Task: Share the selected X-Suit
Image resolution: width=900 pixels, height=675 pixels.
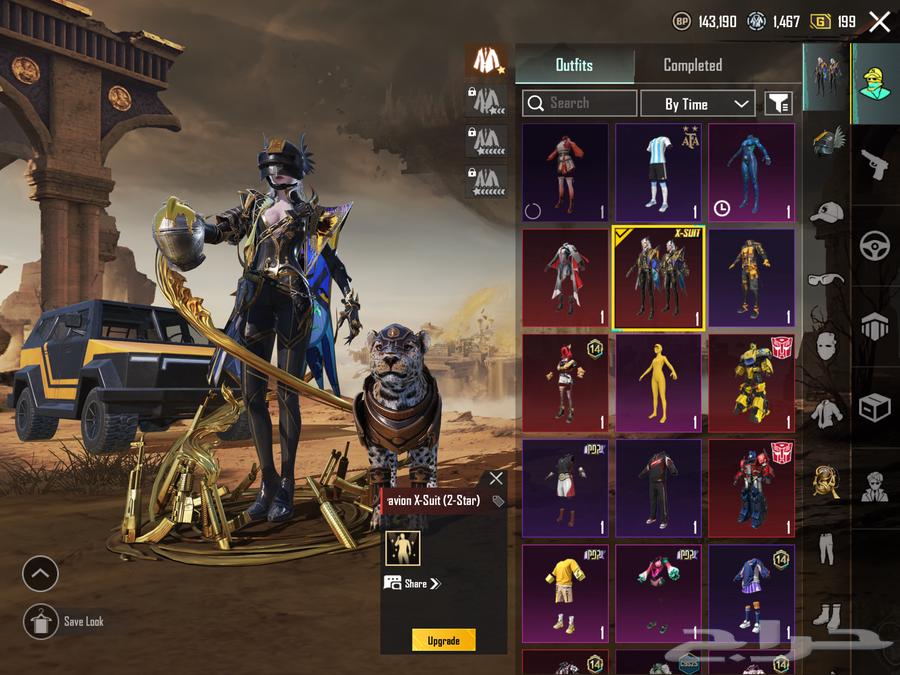Action: pos(413,584)
